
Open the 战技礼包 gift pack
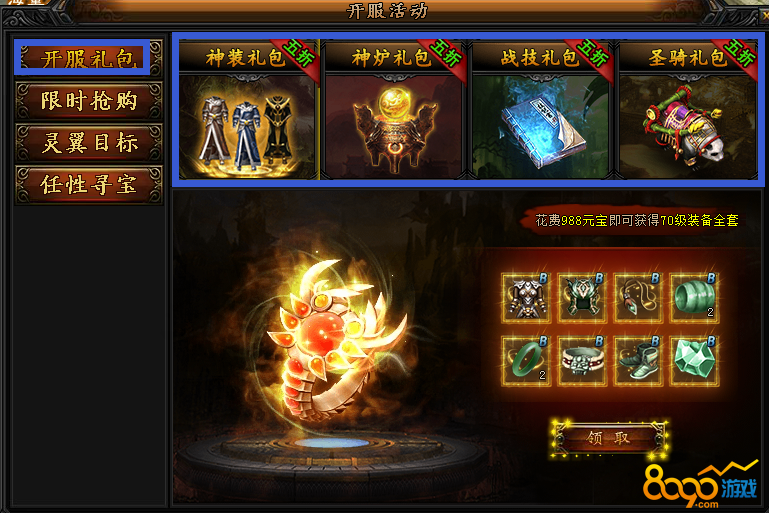point(540,109)
